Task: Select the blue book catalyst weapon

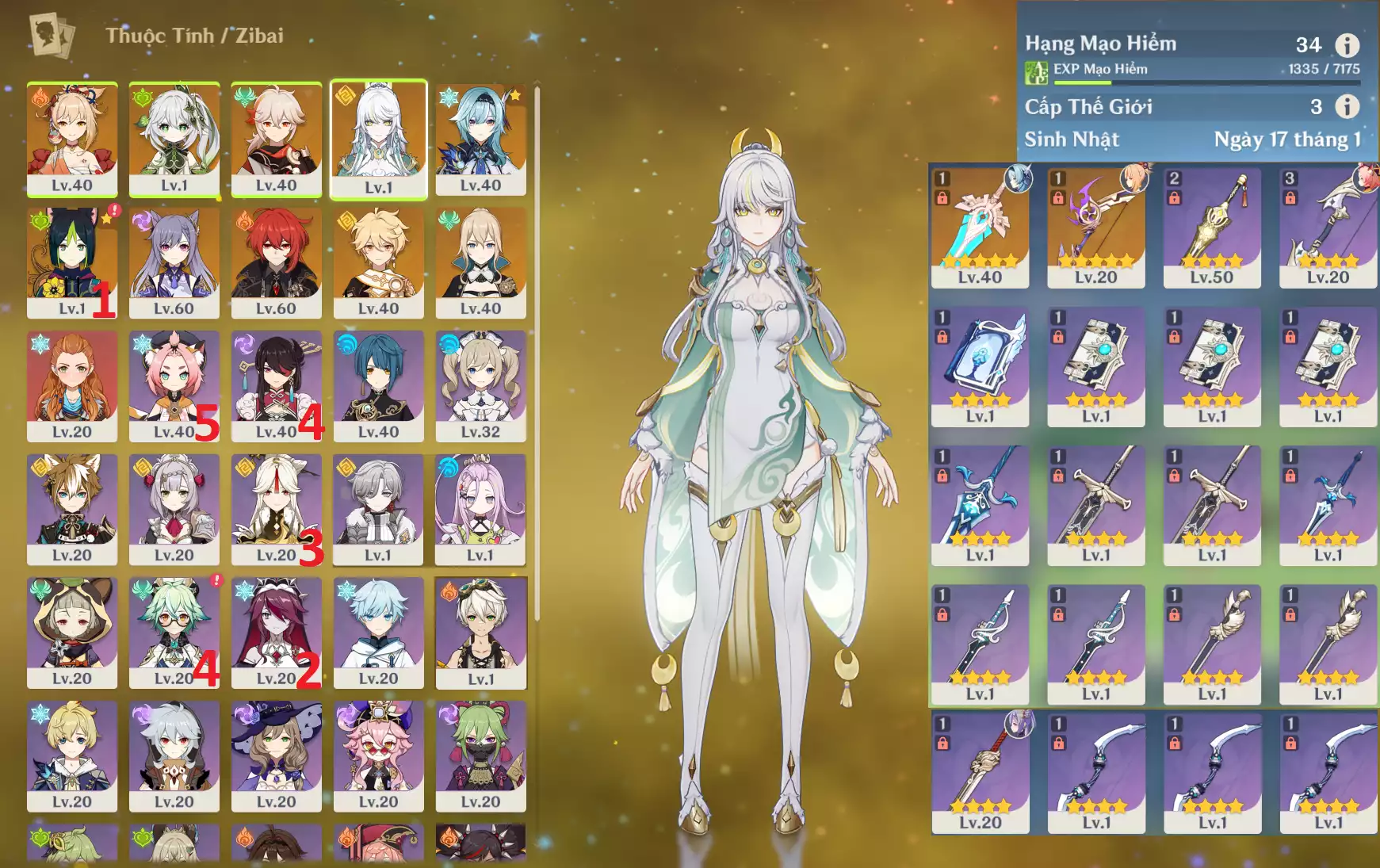Action: tap(980, 366)
